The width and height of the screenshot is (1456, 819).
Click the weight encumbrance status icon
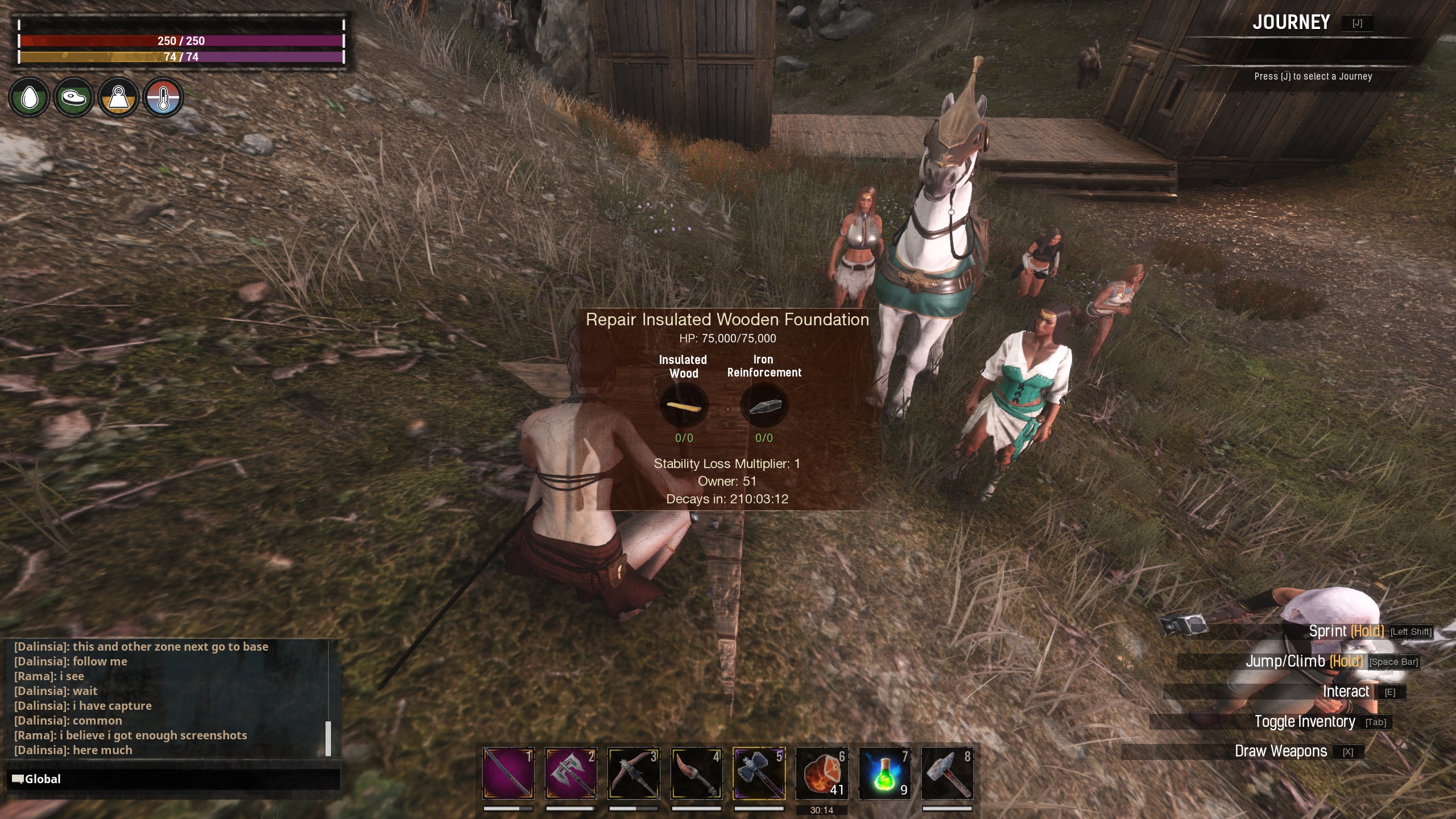click(118, 98)
